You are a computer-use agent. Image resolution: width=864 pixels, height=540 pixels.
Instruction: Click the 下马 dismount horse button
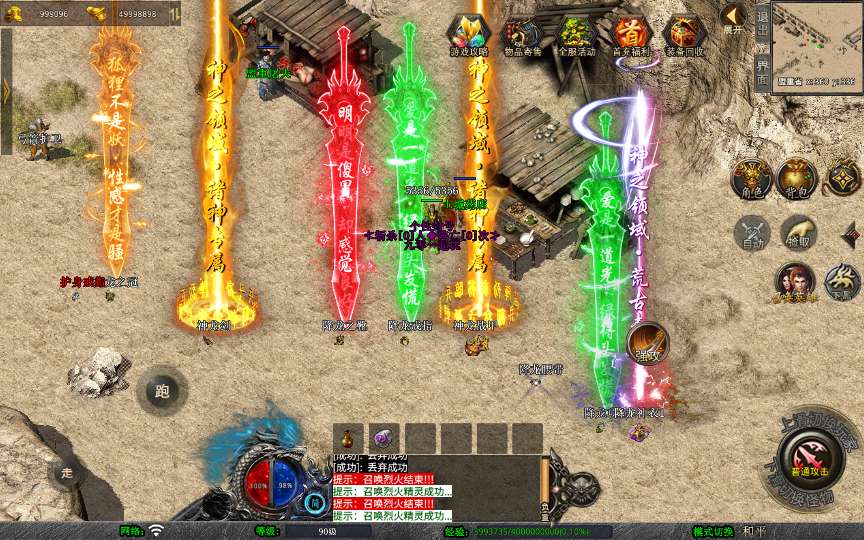[x=842, y=281]
